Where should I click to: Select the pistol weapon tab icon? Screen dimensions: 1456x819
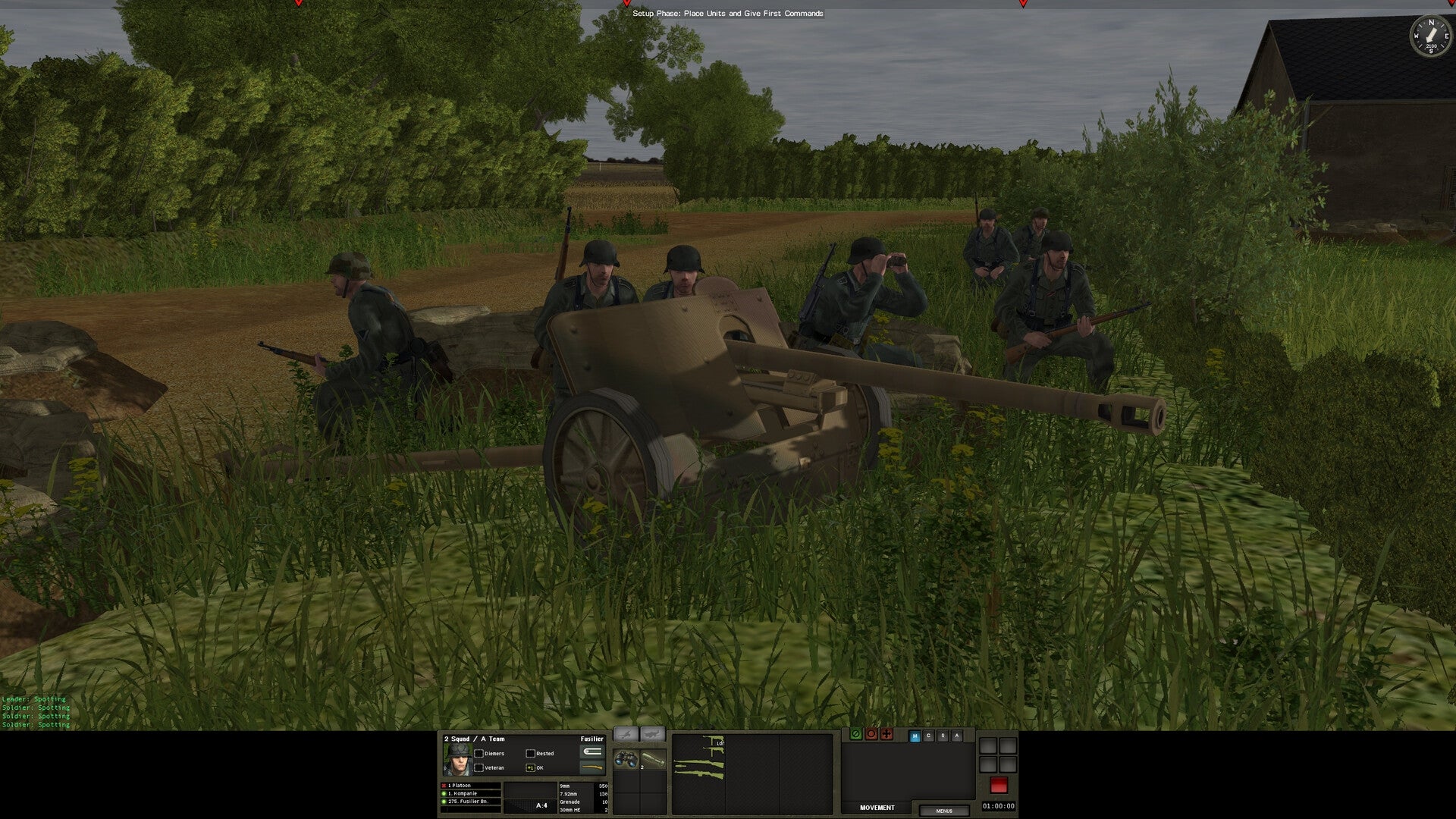626,733
